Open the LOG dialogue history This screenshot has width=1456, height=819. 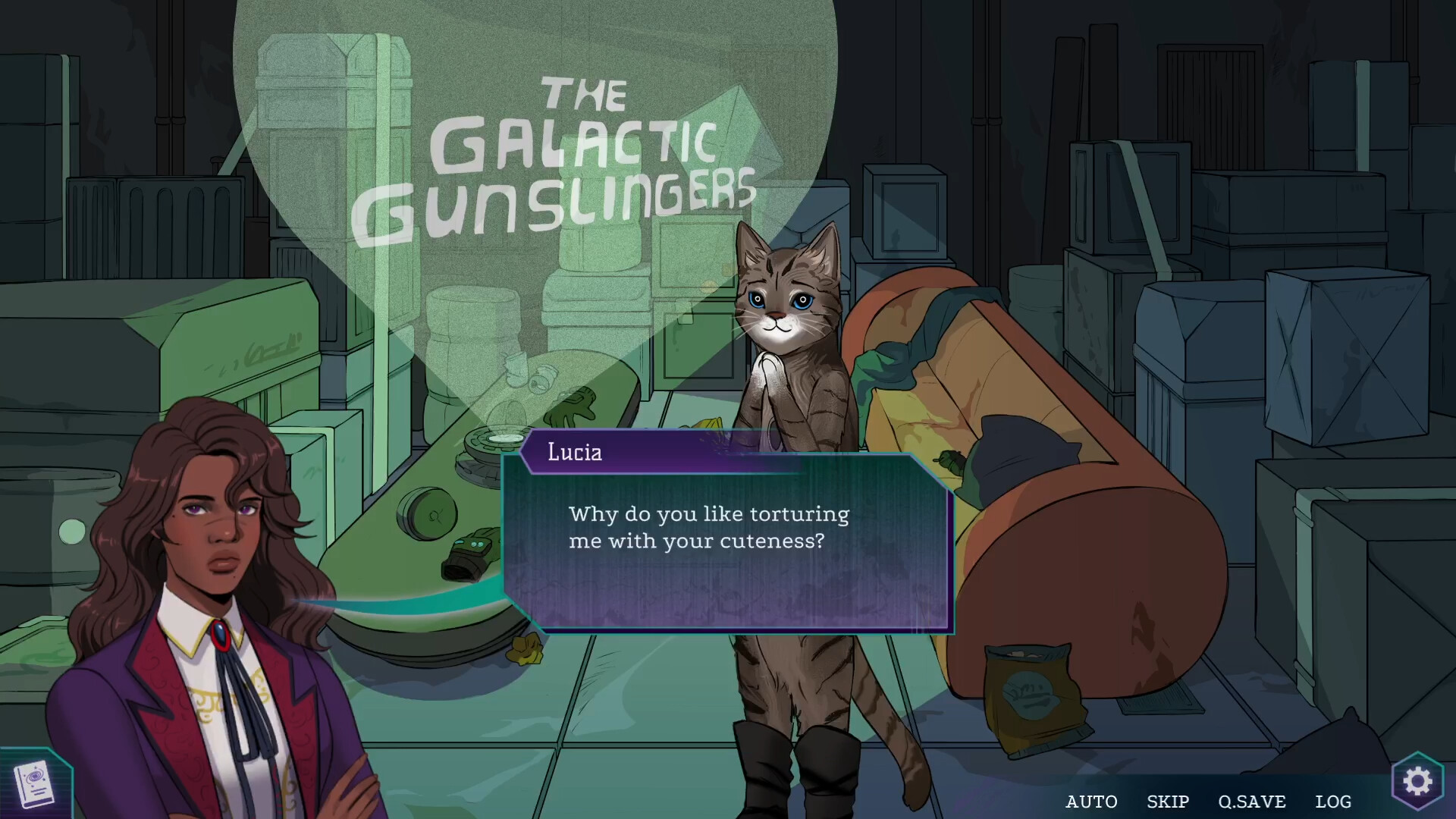pyautogui.click(x=1333, y=802)
